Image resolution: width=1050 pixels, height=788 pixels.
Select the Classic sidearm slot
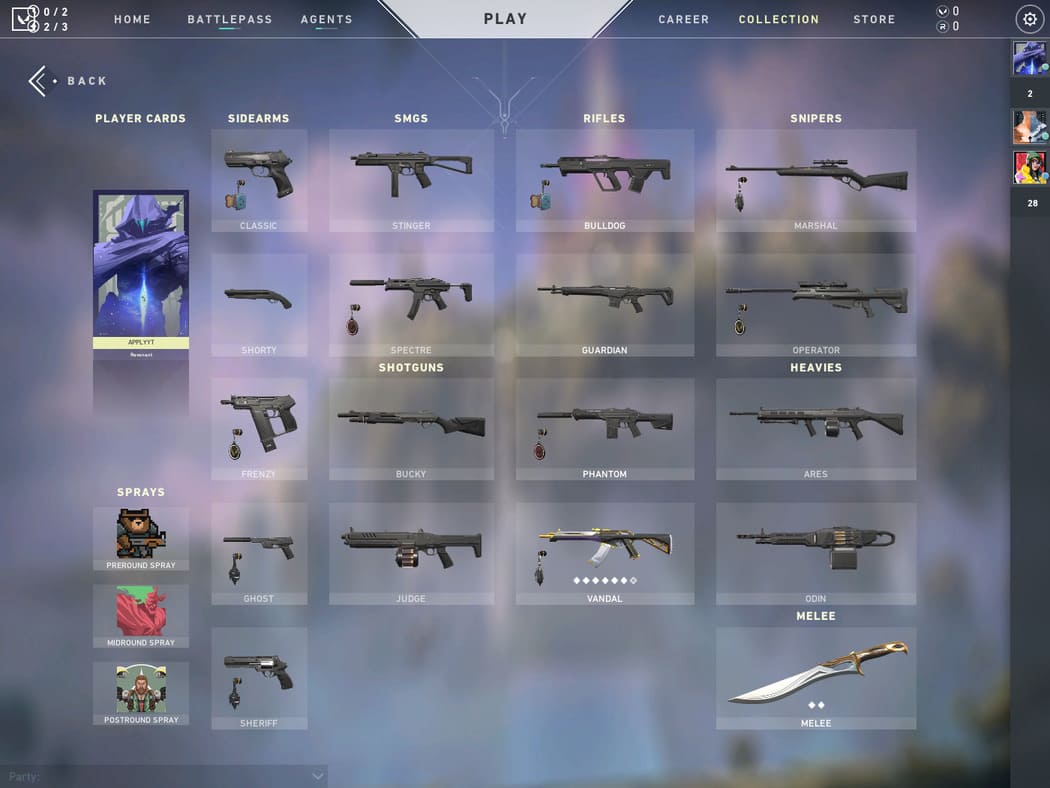pos(259,180)
